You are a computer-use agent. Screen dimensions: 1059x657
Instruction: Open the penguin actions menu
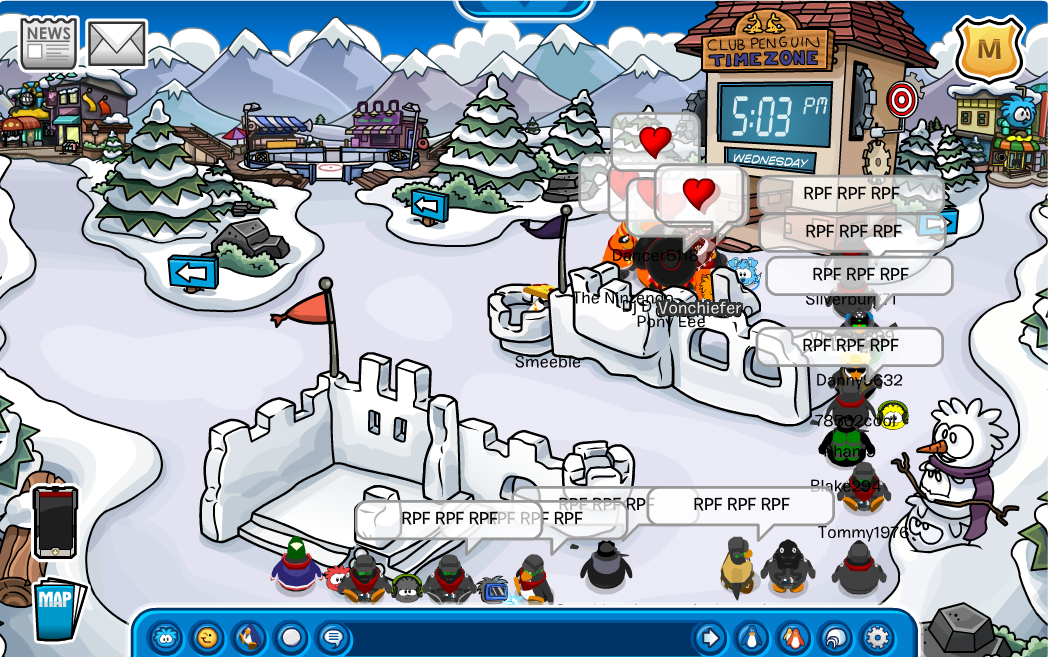(249, 637)
